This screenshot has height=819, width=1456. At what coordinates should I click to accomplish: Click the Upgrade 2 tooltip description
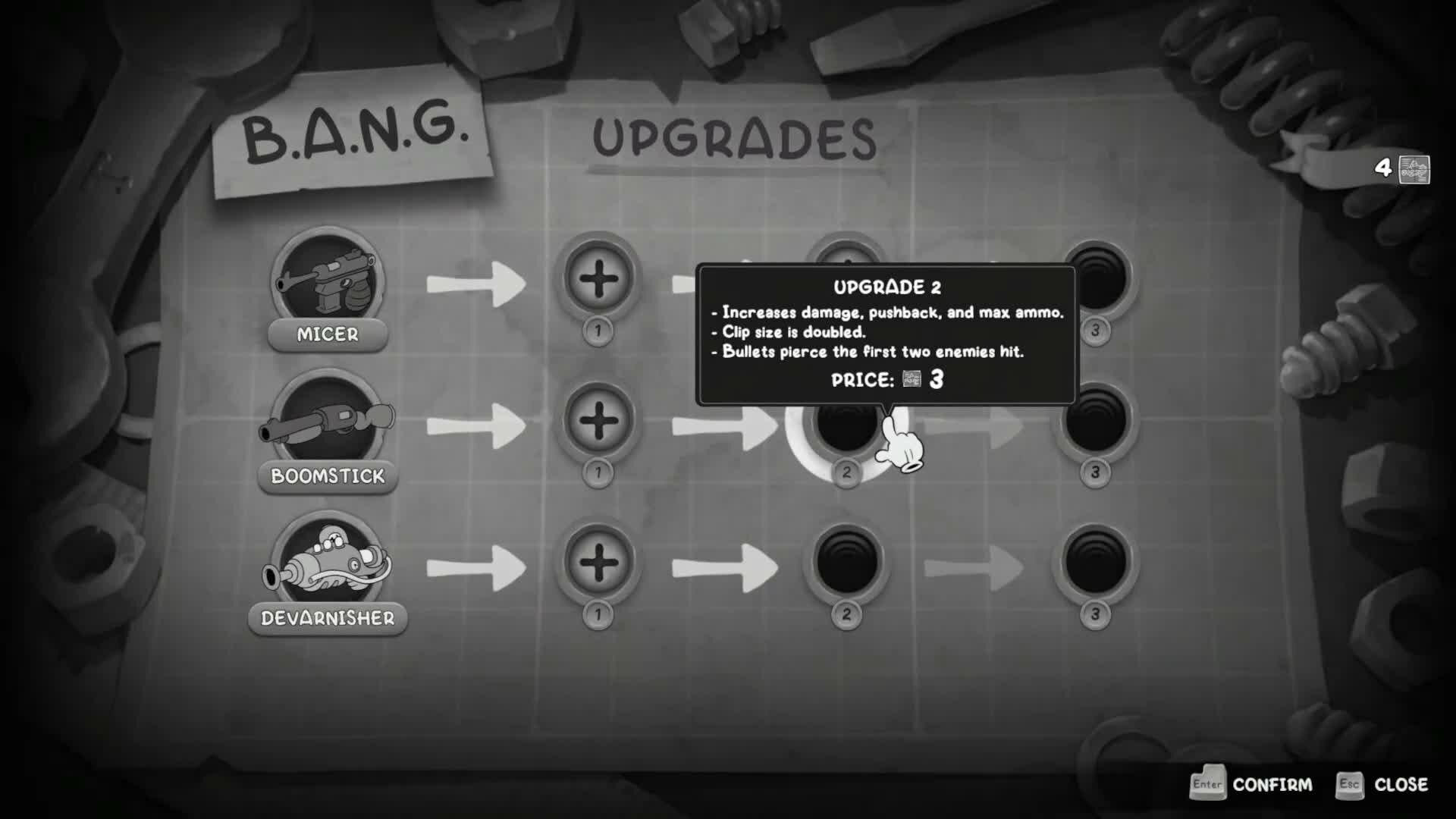[887, 330]
